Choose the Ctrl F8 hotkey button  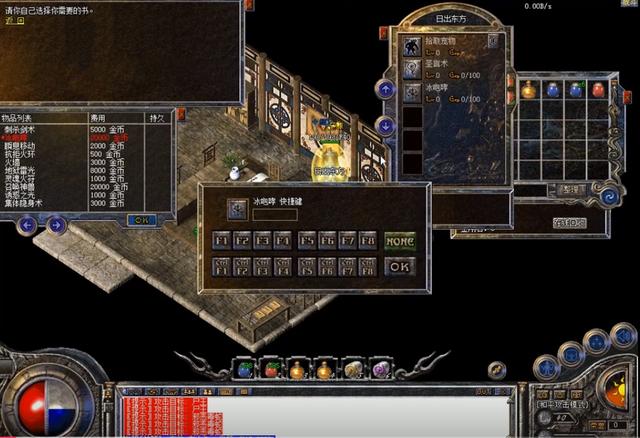click(367, 265)
